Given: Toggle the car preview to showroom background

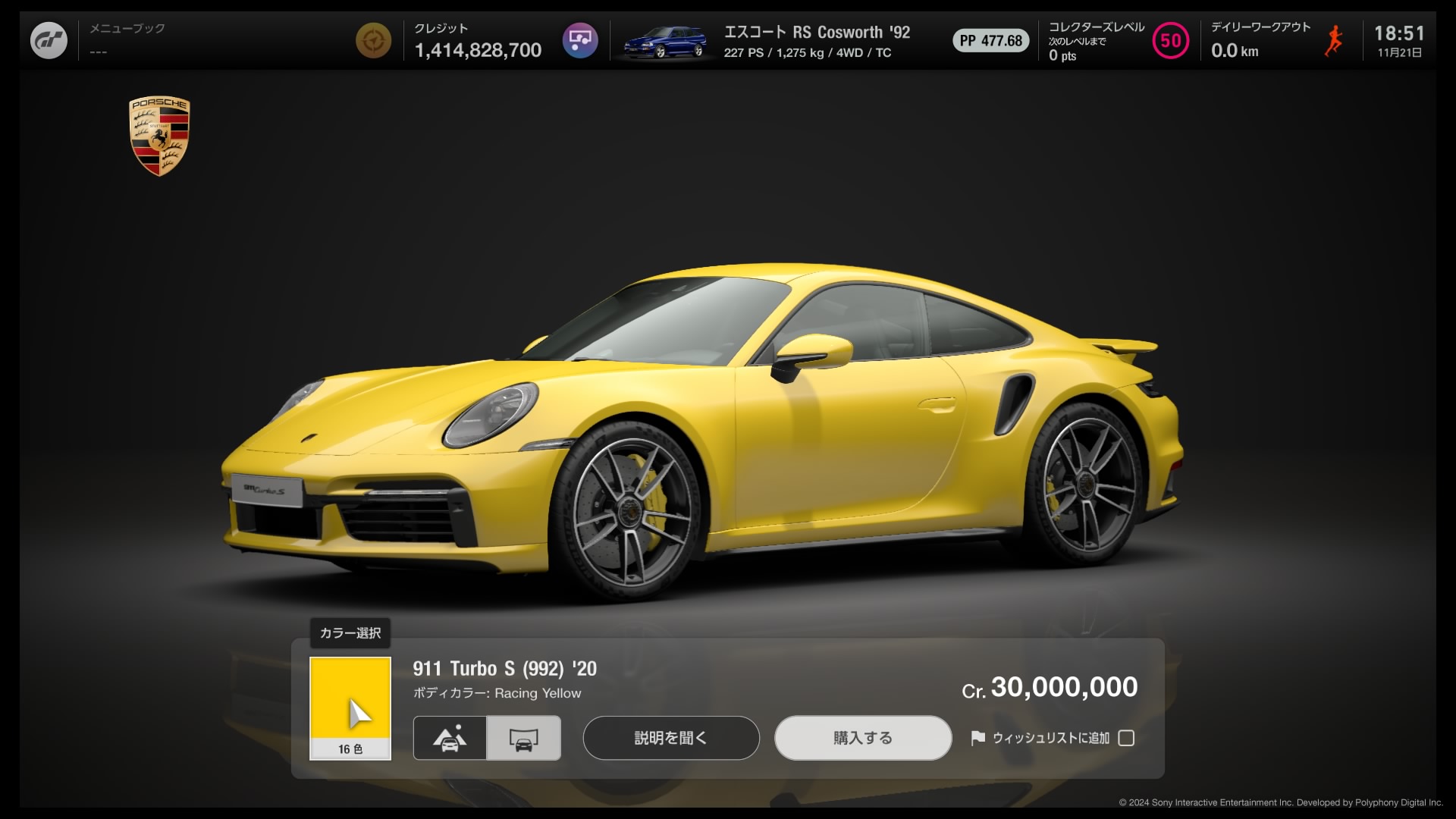Looking at the screenshot, I should 523,738.
